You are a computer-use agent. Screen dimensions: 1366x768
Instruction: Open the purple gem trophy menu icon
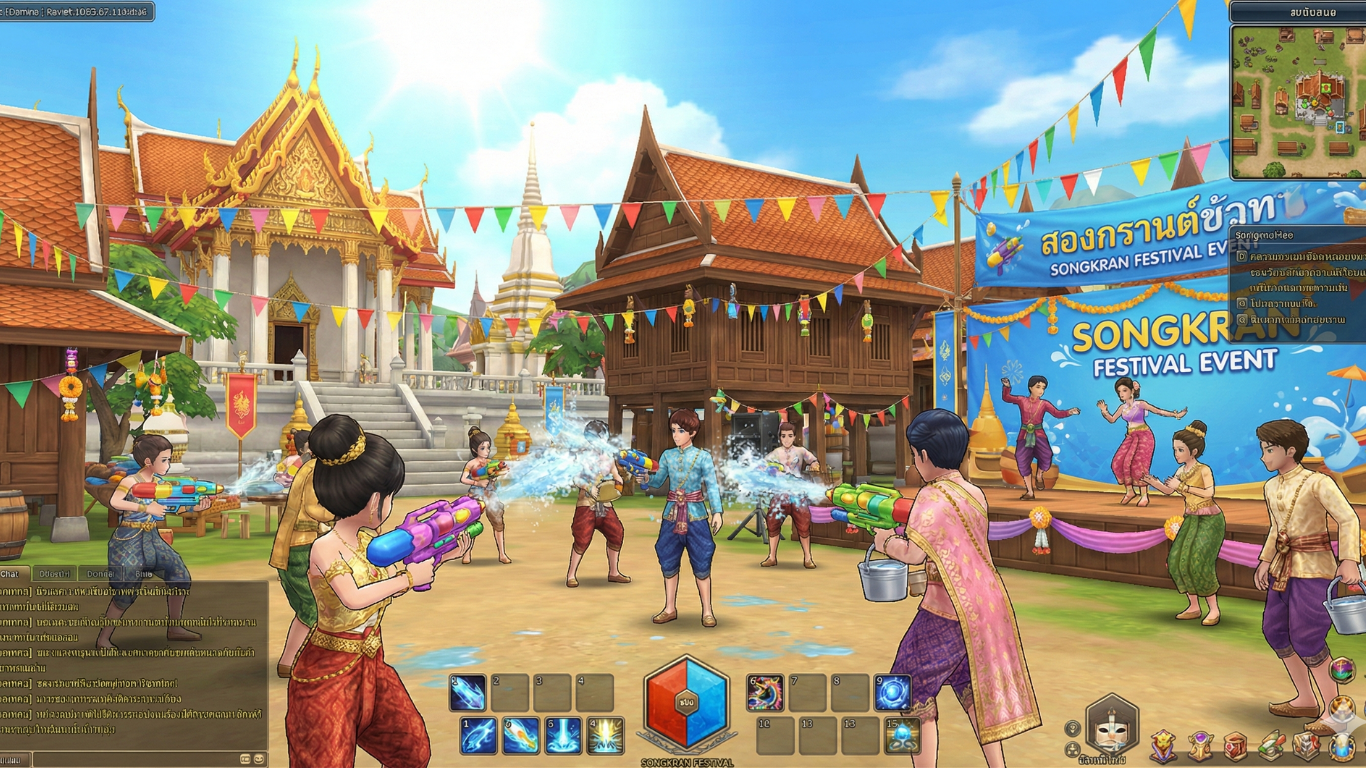tap(1200, 745)
